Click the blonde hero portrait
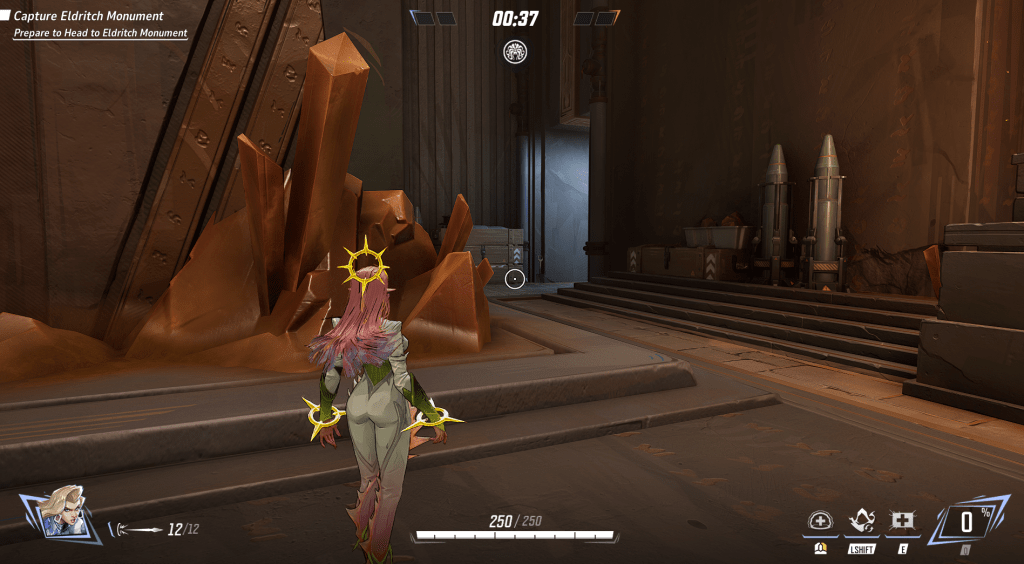1024x564 pixels. [62, 515]
